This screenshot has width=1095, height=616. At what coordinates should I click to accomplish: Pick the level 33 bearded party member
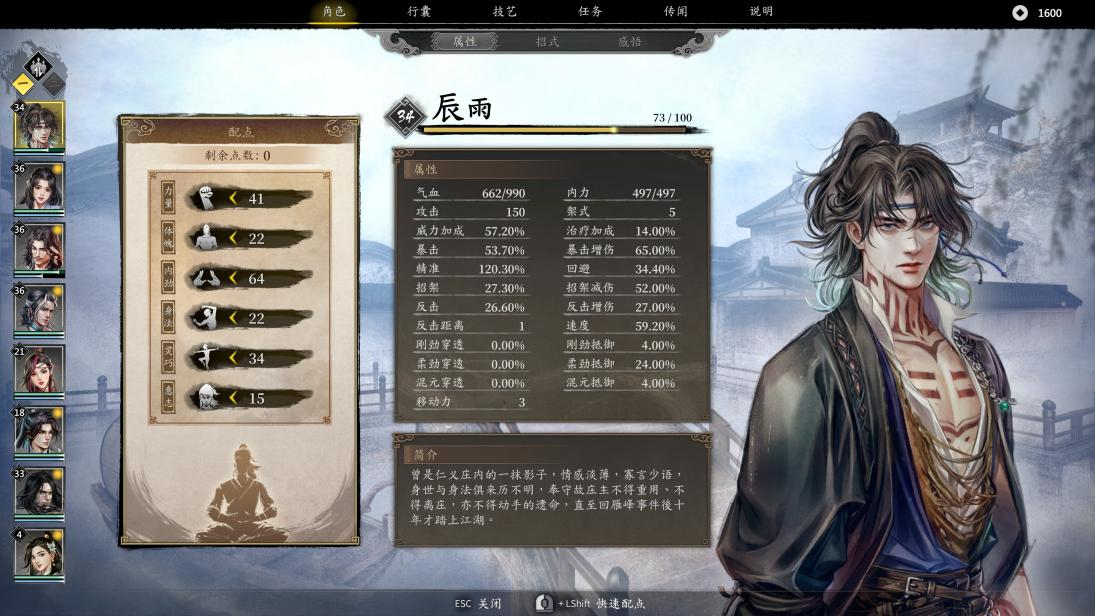coord(40,492)
